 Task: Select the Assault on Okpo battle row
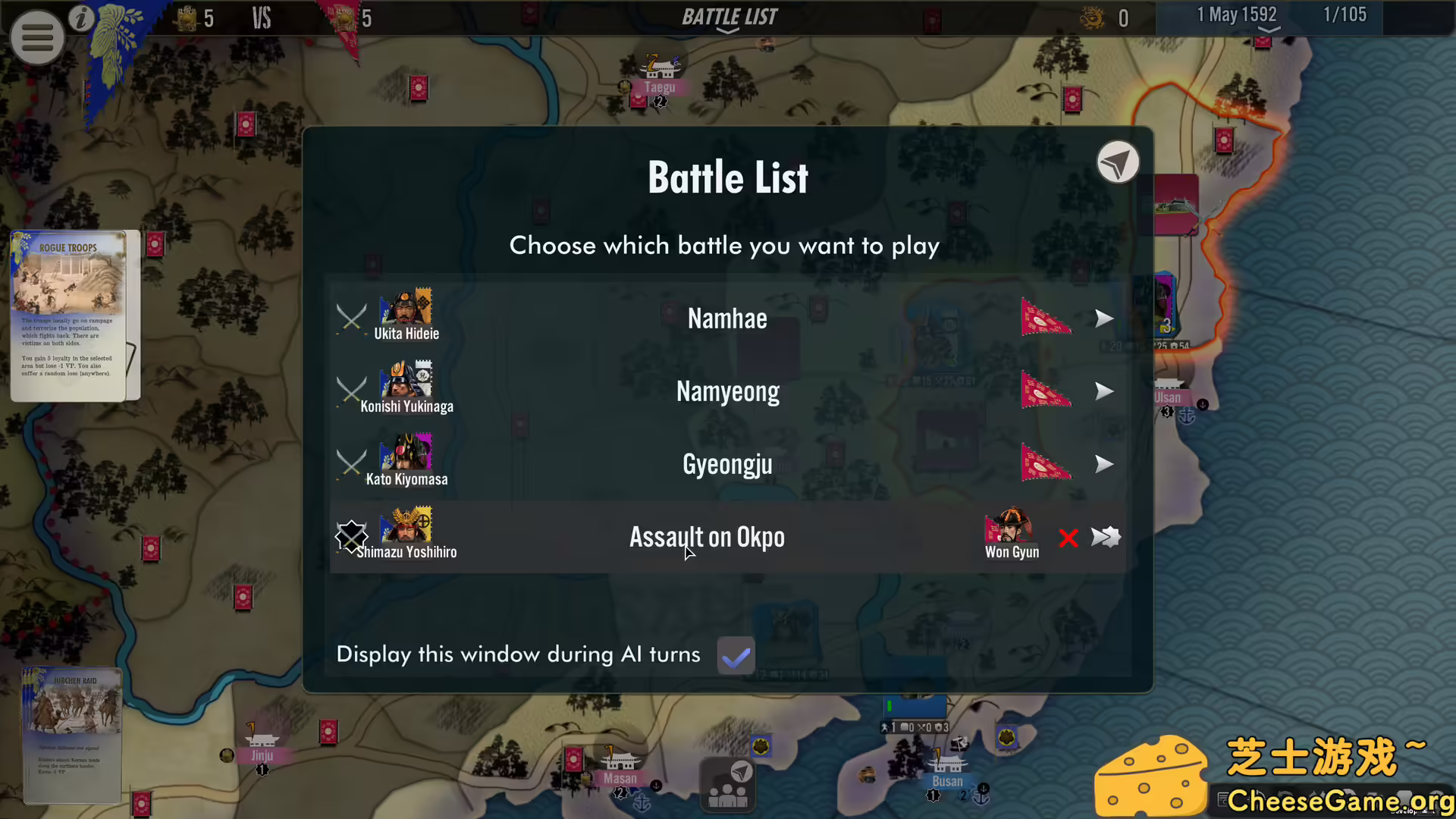click(707, 537)
